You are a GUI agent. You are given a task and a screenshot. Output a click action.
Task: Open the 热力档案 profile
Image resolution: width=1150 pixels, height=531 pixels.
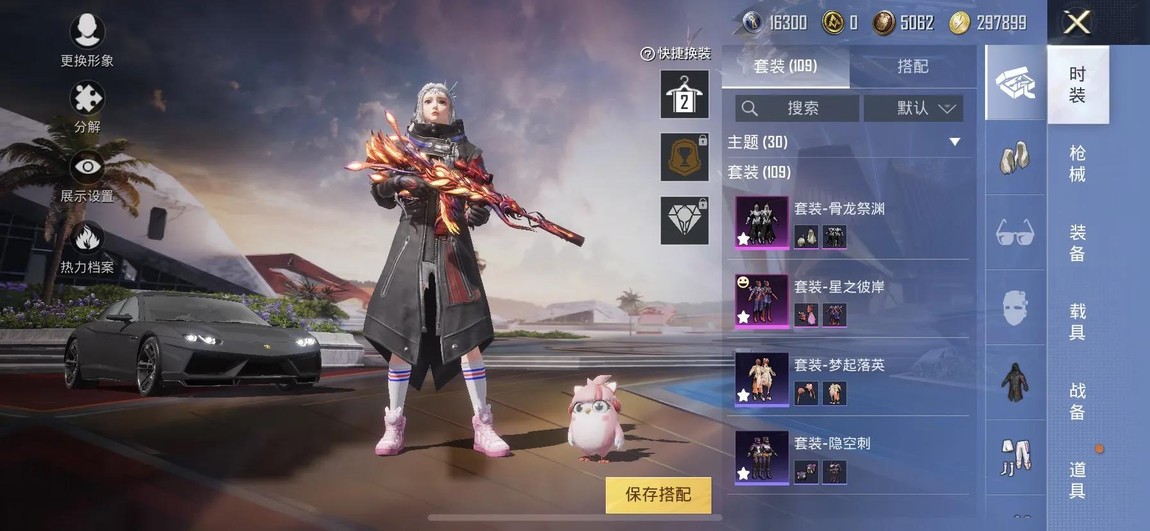point(87,245)
